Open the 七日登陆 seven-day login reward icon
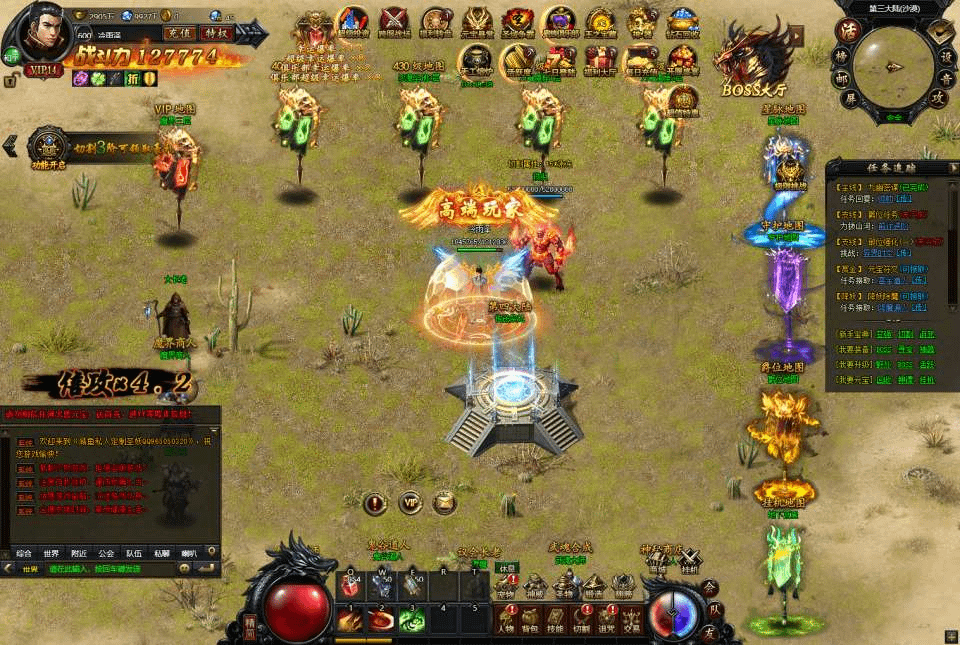The width and height of the screenshot is (960, 645). (559, 62)
